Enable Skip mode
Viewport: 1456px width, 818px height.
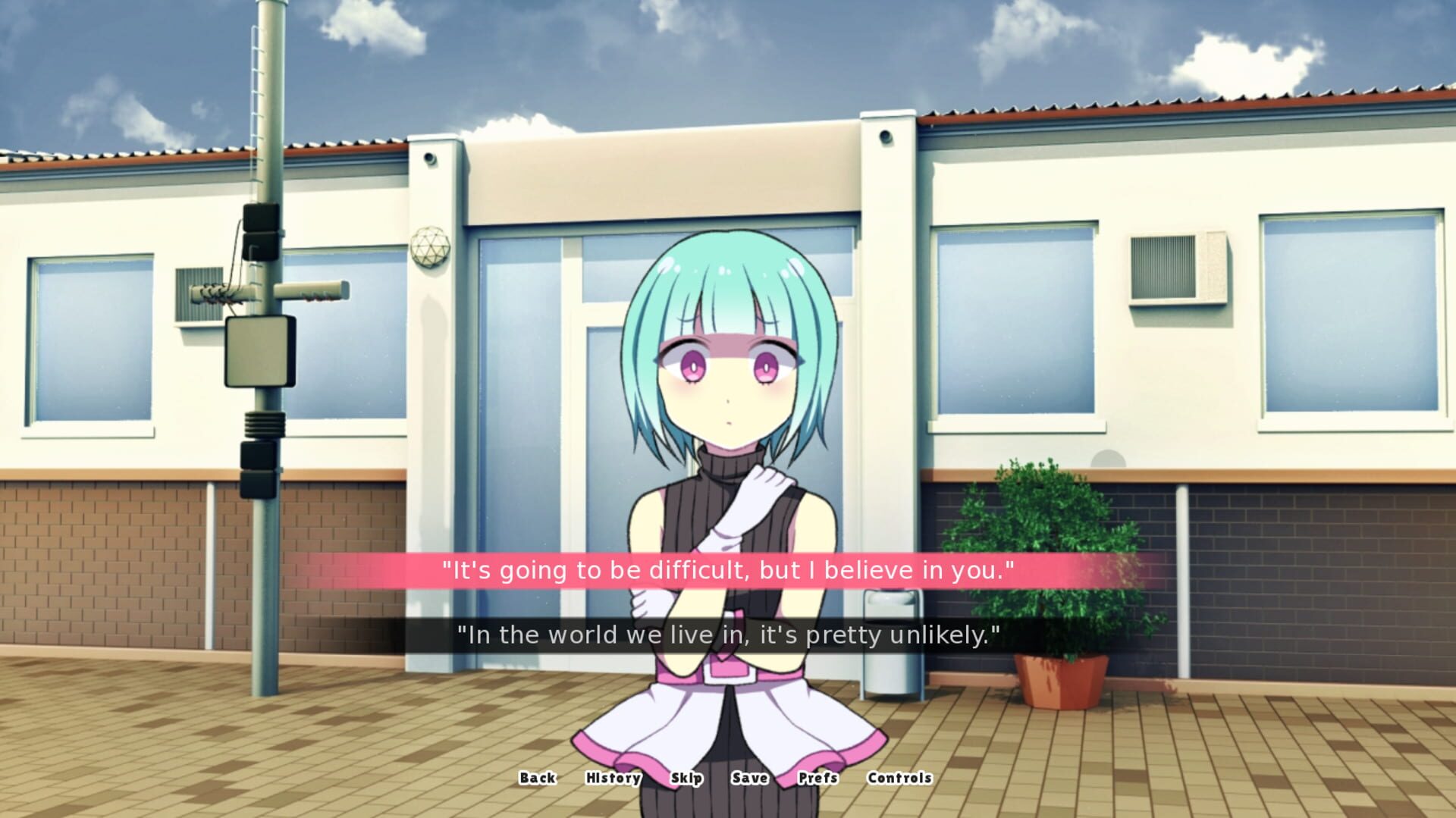tap(686, 779)
